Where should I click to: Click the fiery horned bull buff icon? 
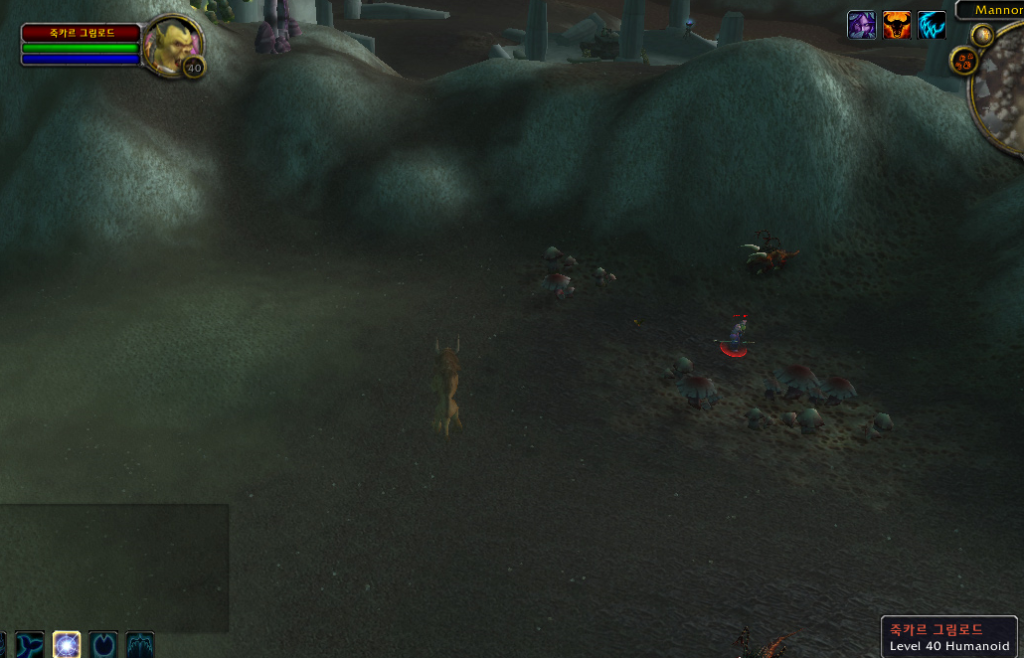(x=897, y=25)
